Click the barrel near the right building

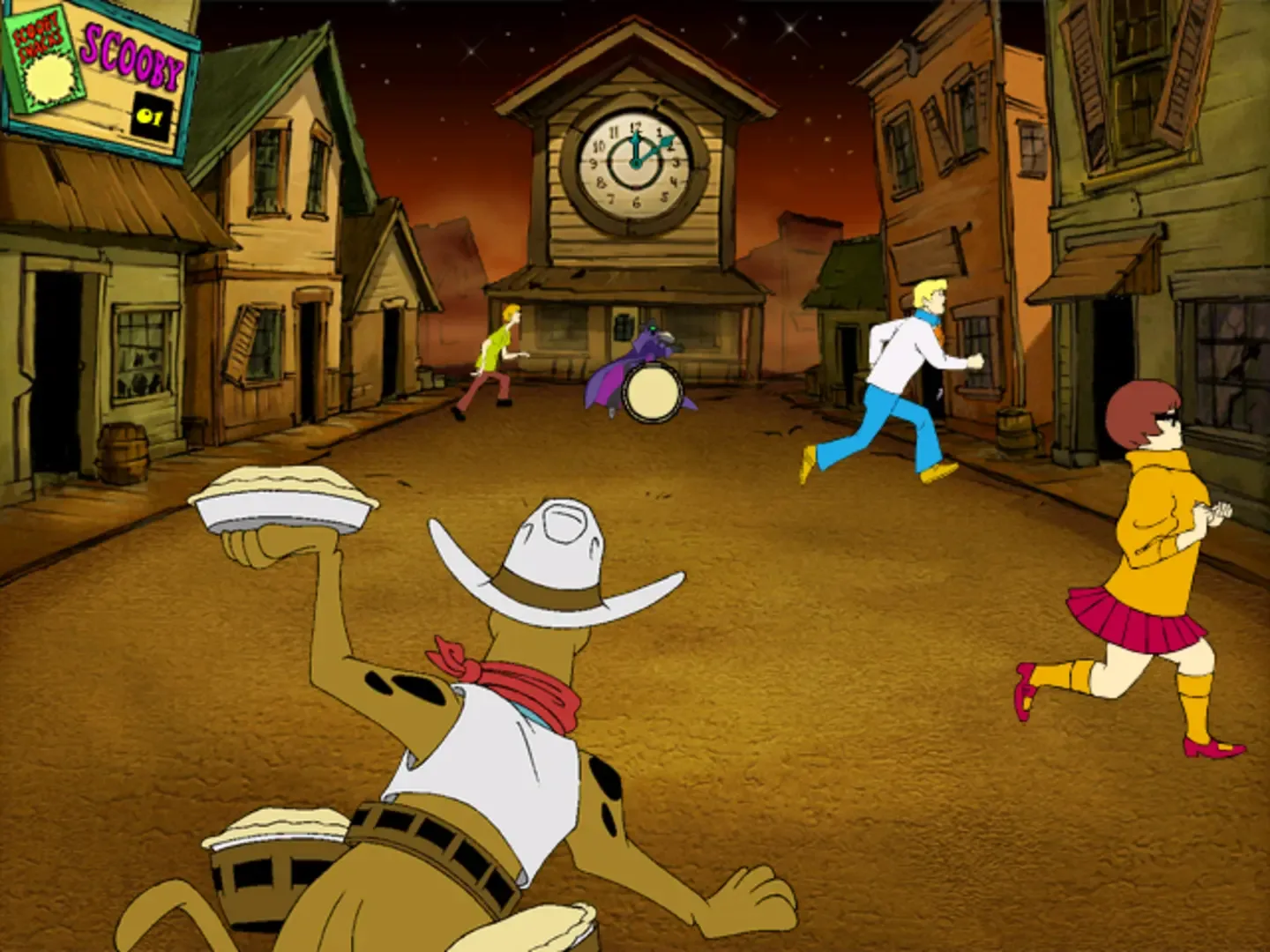(x=1014, y=429)
